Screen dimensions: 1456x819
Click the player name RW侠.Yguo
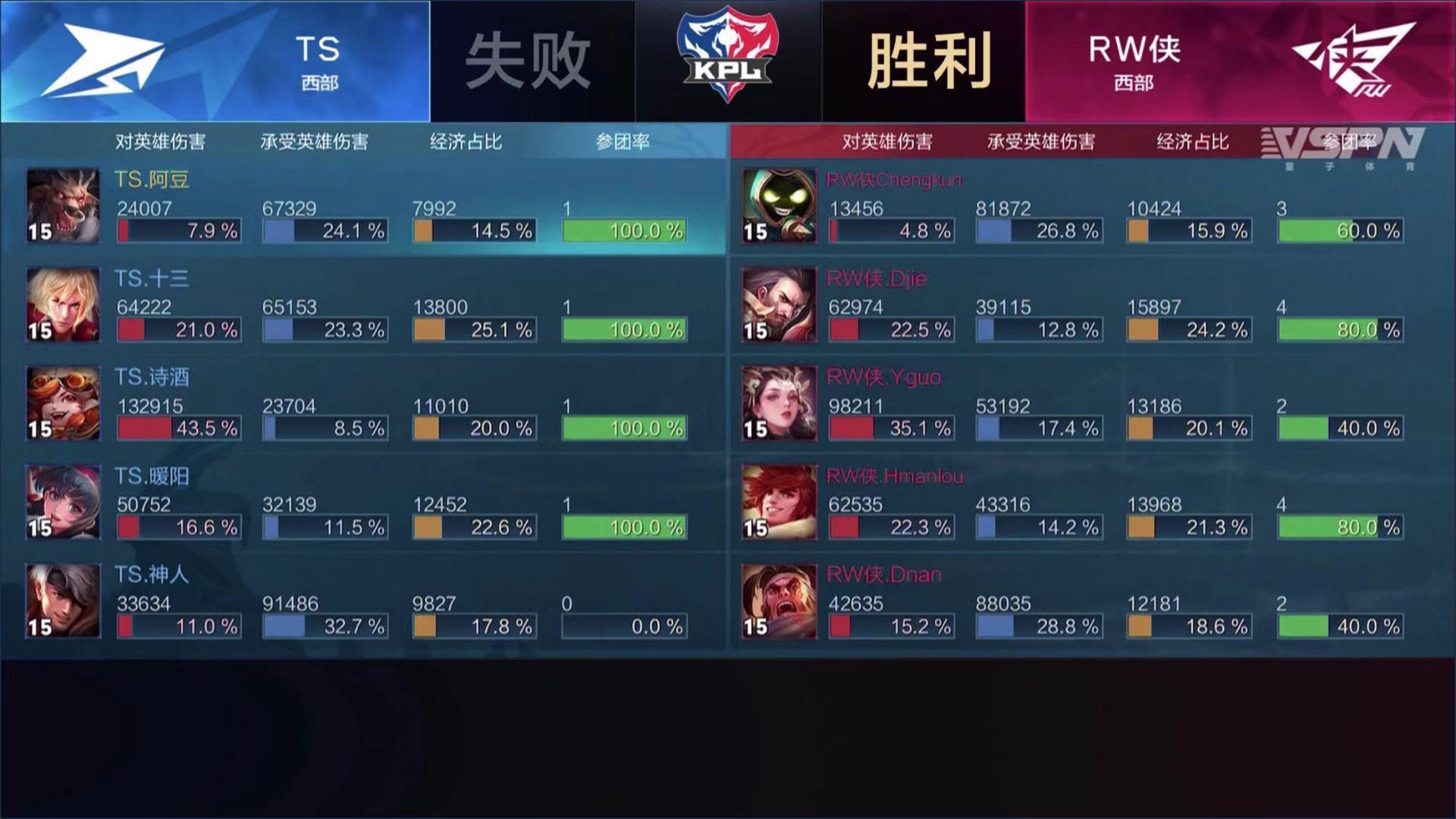883,378
